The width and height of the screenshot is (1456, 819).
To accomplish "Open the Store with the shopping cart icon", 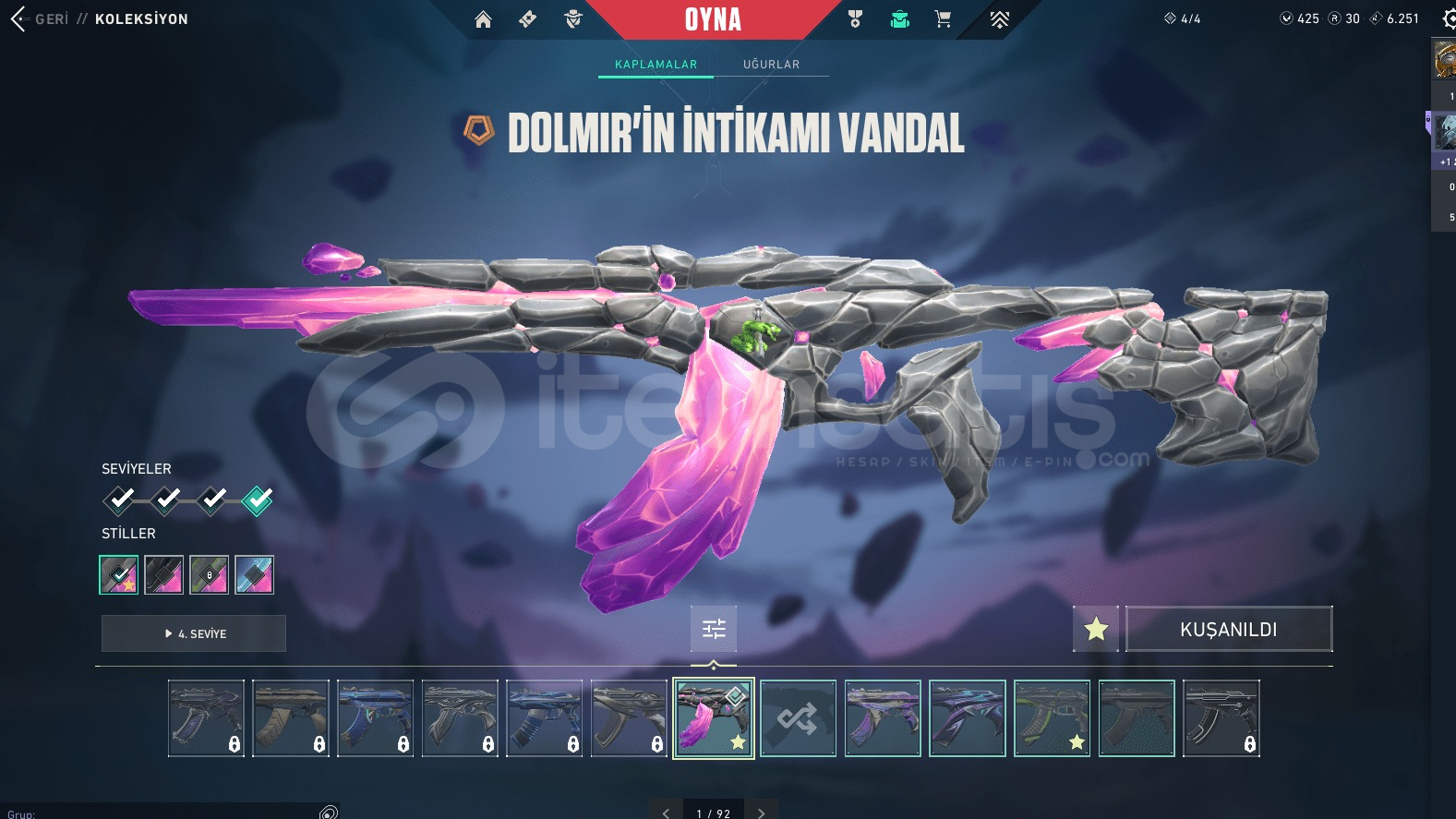I will (943, 18).
